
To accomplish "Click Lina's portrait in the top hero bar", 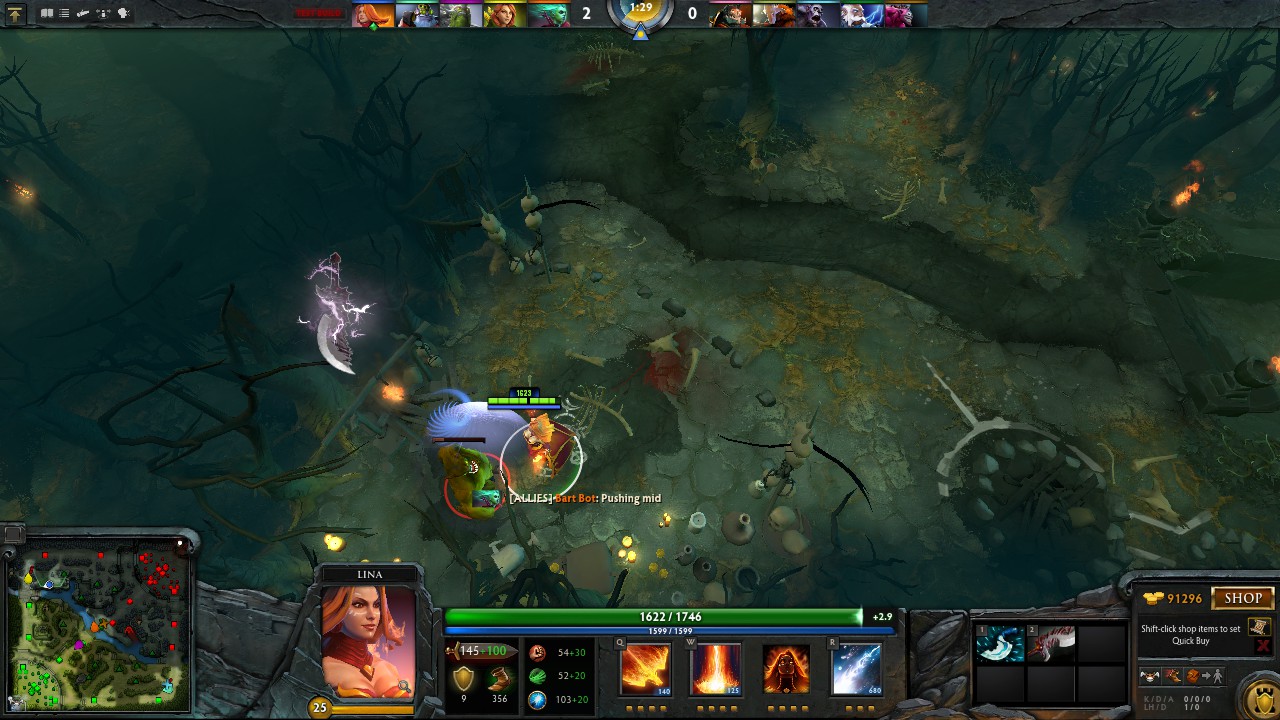I will 372,15.
